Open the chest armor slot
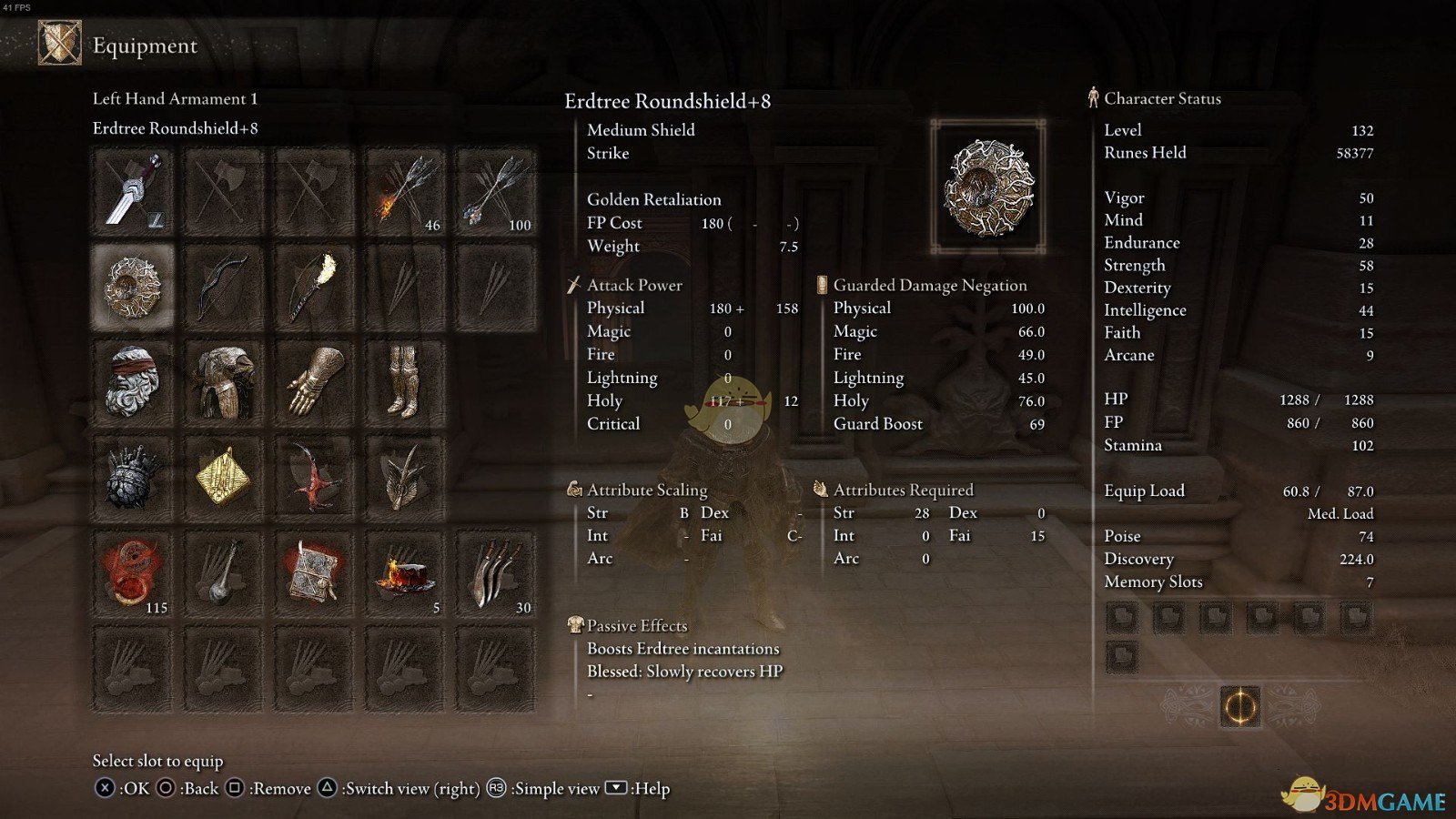 224,383
